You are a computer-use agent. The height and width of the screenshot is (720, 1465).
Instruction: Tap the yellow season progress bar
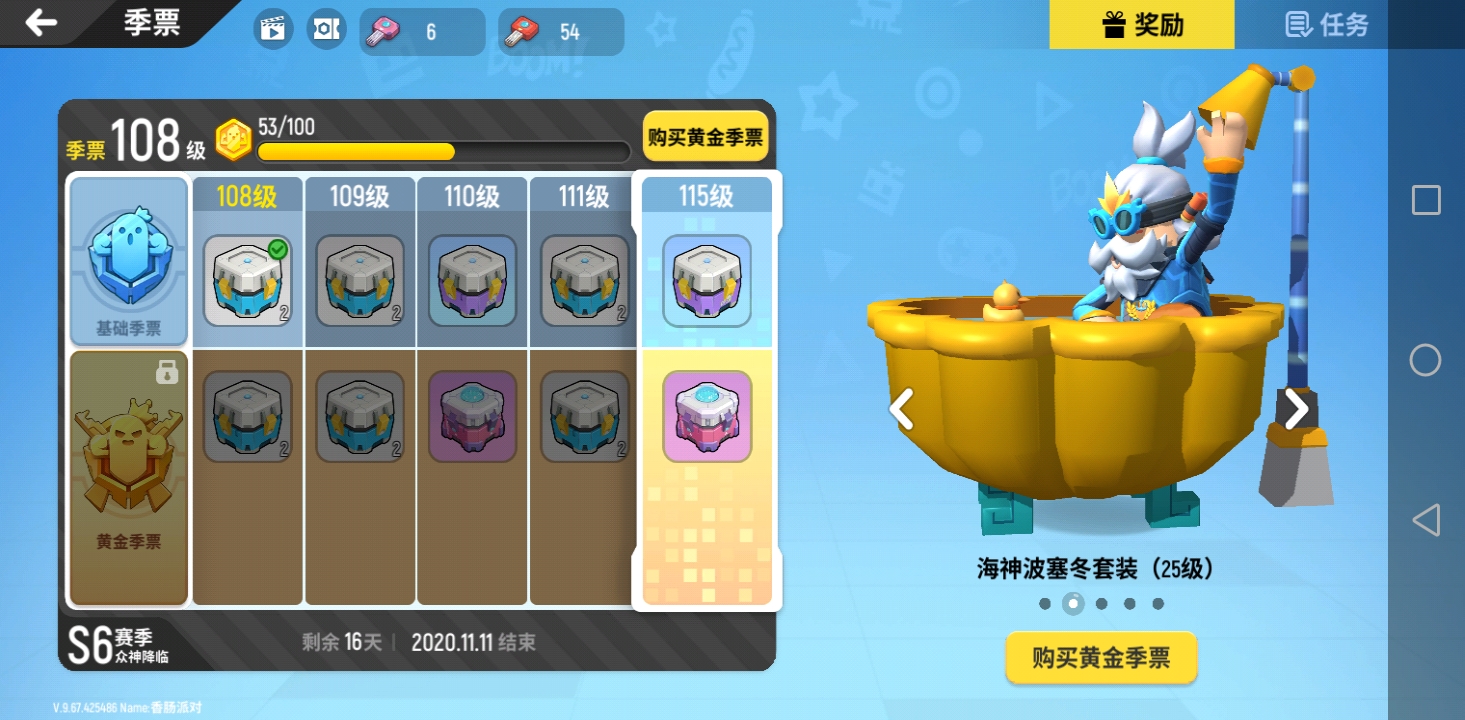[355, 151]
